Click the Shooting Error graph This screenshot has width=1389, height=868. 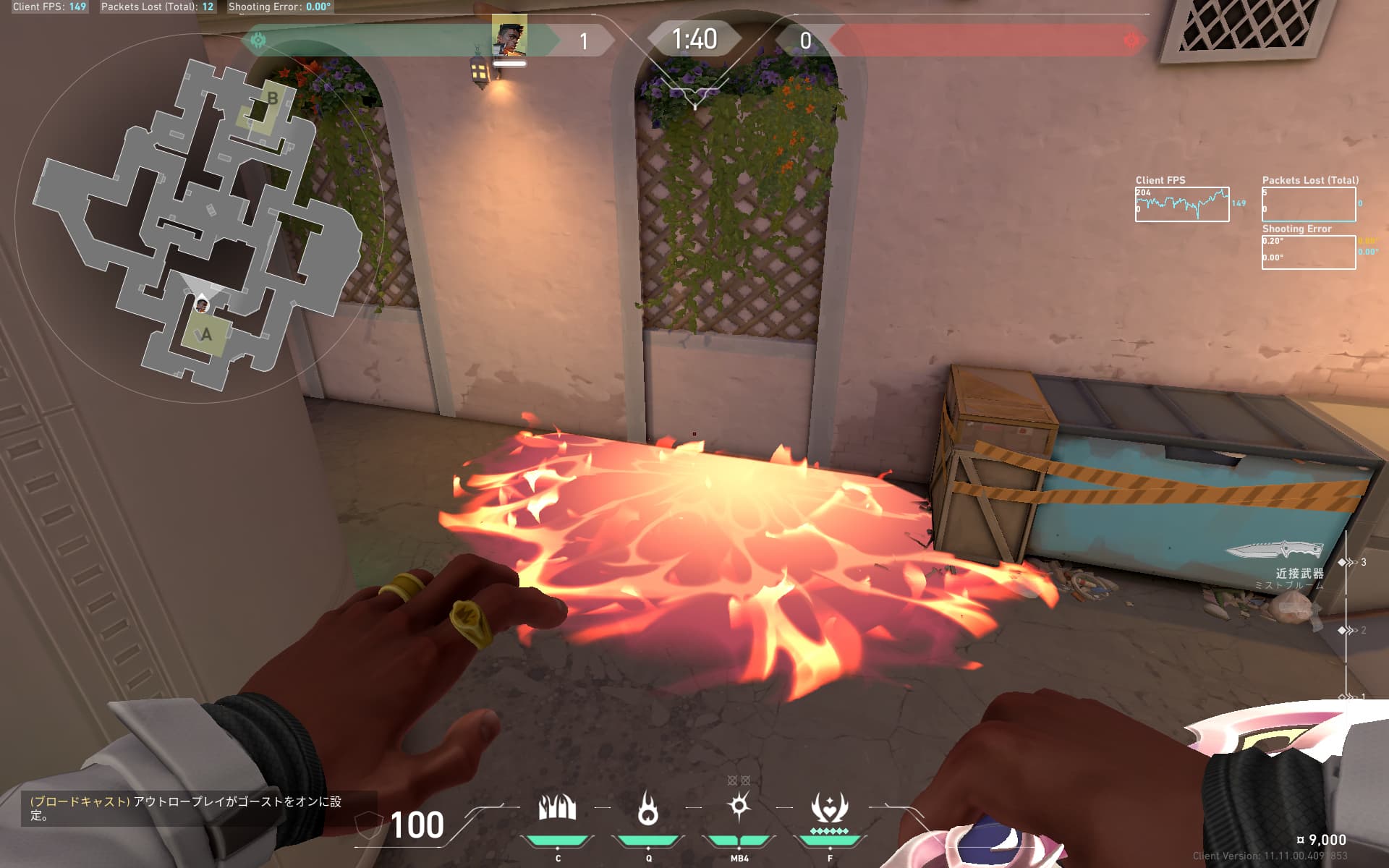[x=1308, y=252]
